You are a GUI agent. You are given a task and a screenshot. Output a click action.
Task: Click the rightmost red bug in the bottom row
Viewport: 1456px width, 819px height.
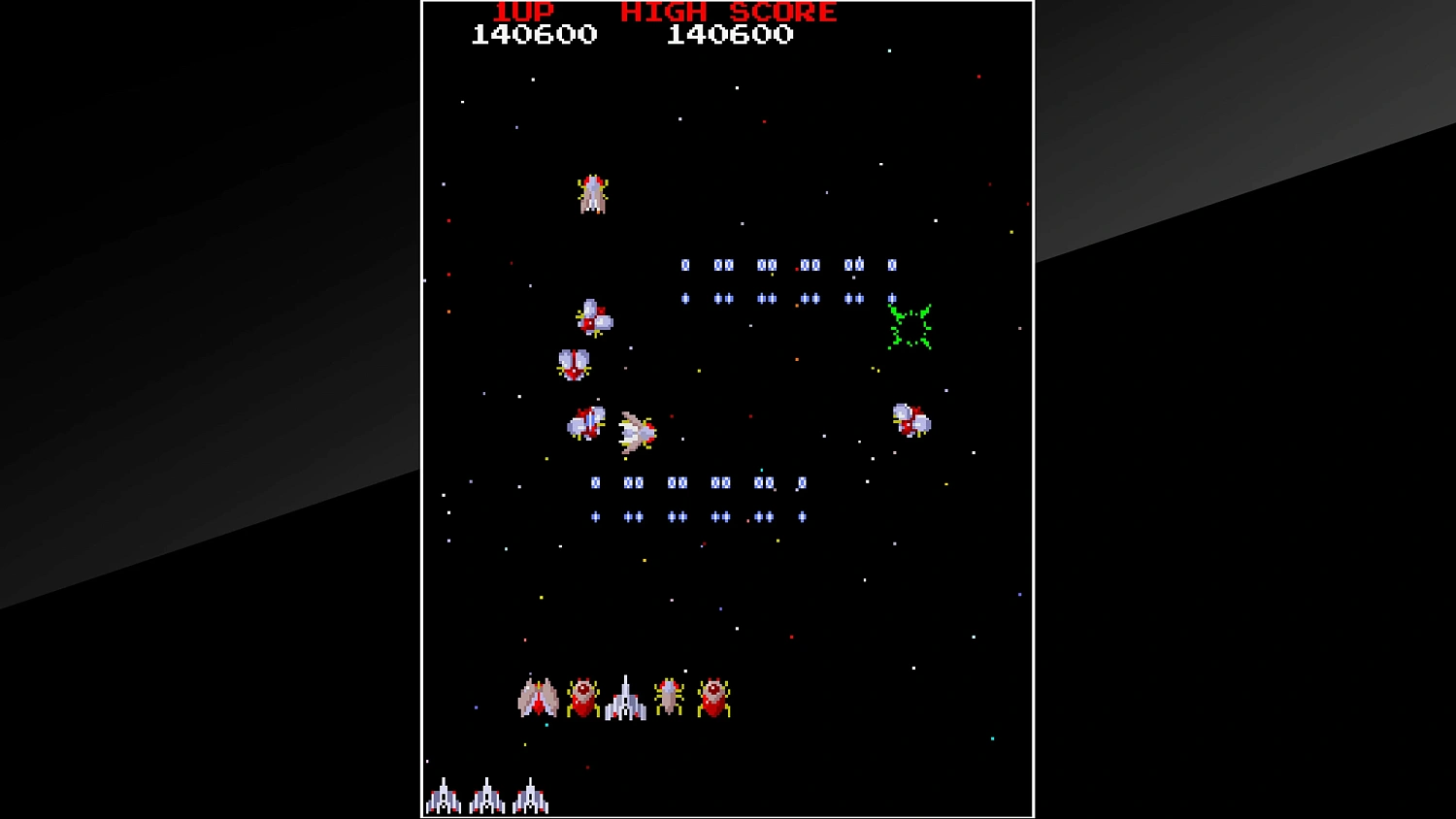pos(715,695)
